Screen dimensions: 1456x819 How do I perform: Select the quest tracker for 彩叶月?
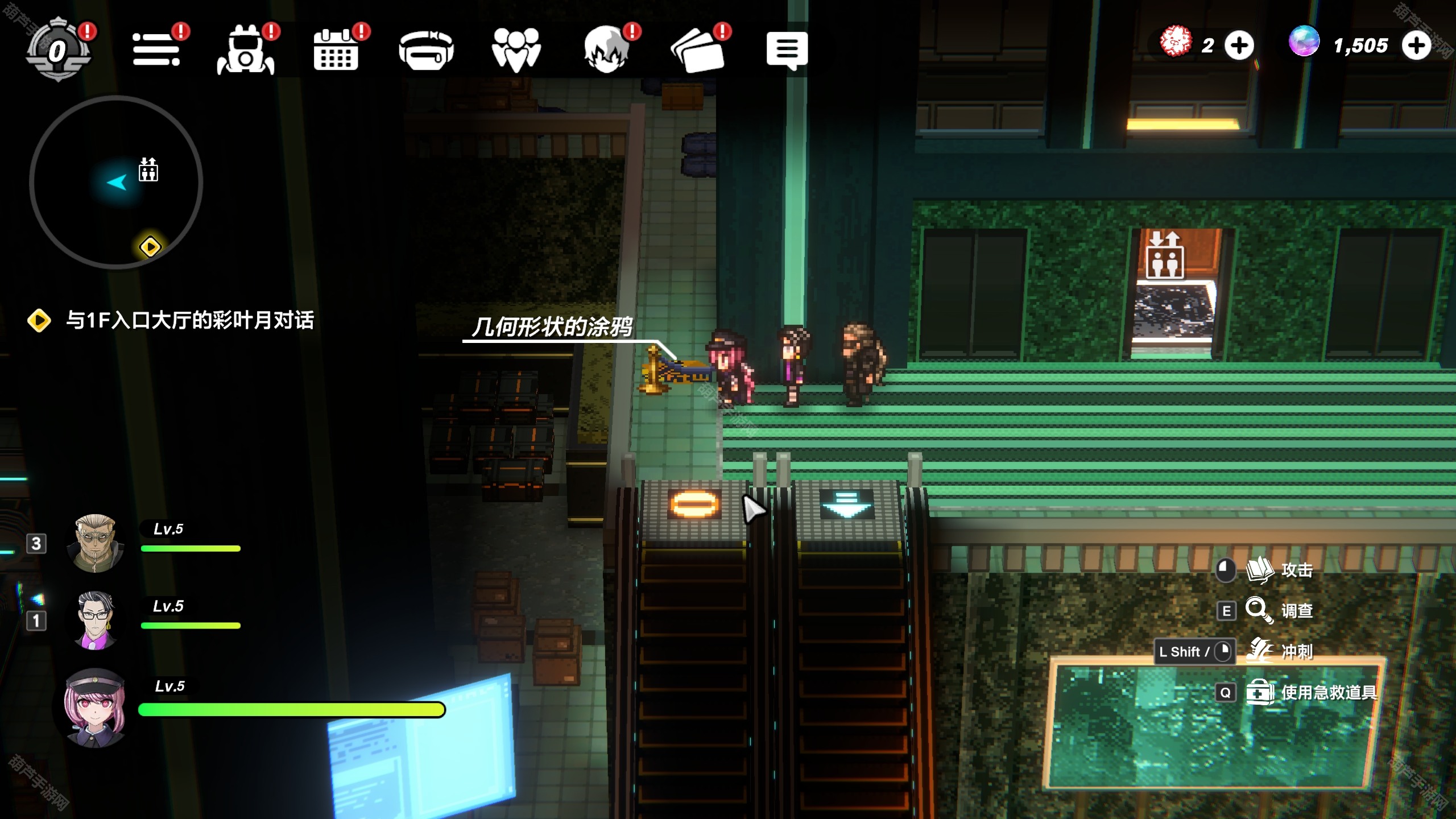[x=189, y=320]
